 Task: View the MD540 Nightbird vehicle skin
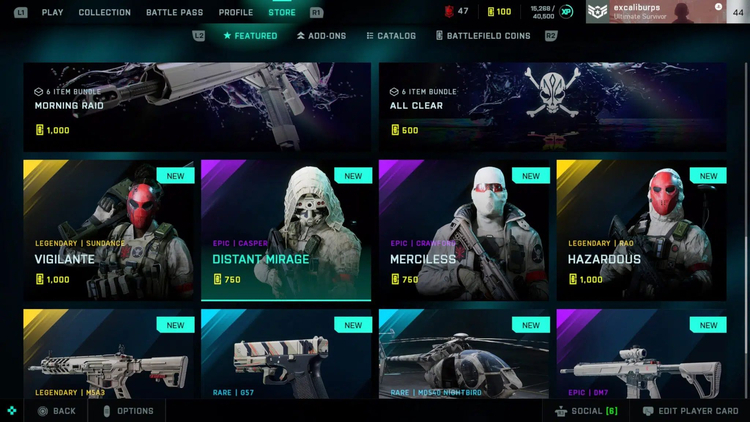pyautogui.click(x=464, y=354)
